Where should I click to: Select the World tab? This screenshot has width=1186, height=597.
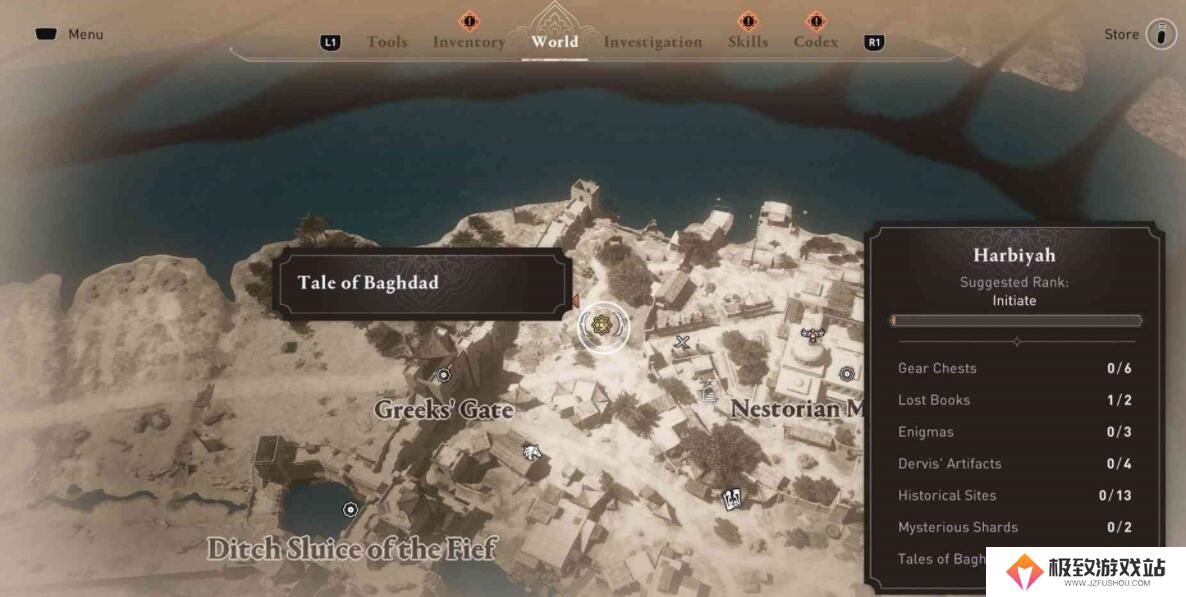[x=554, y=42]
